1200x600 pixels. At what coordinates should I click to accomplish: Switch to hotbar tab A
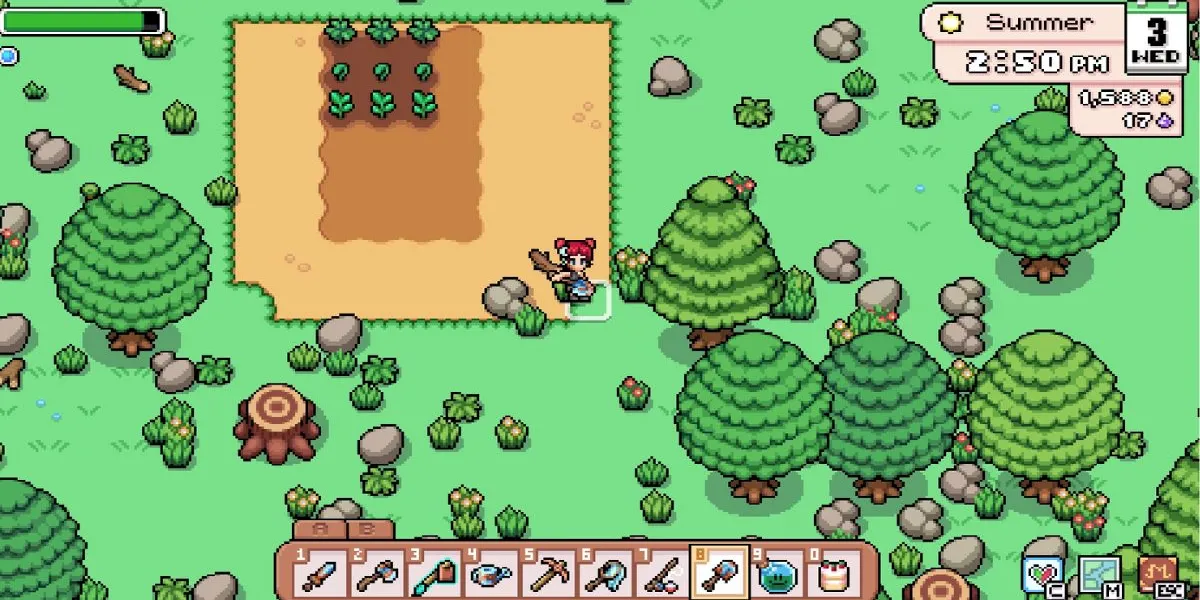tap(320, 530)
